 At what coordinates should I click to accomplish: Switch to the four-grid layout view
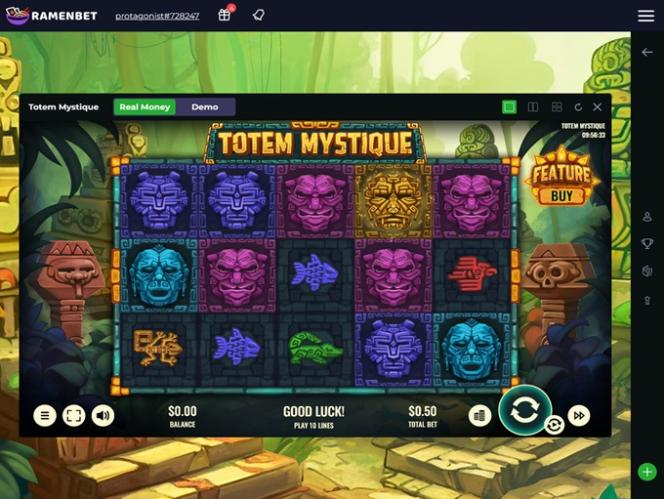[556, 107]
